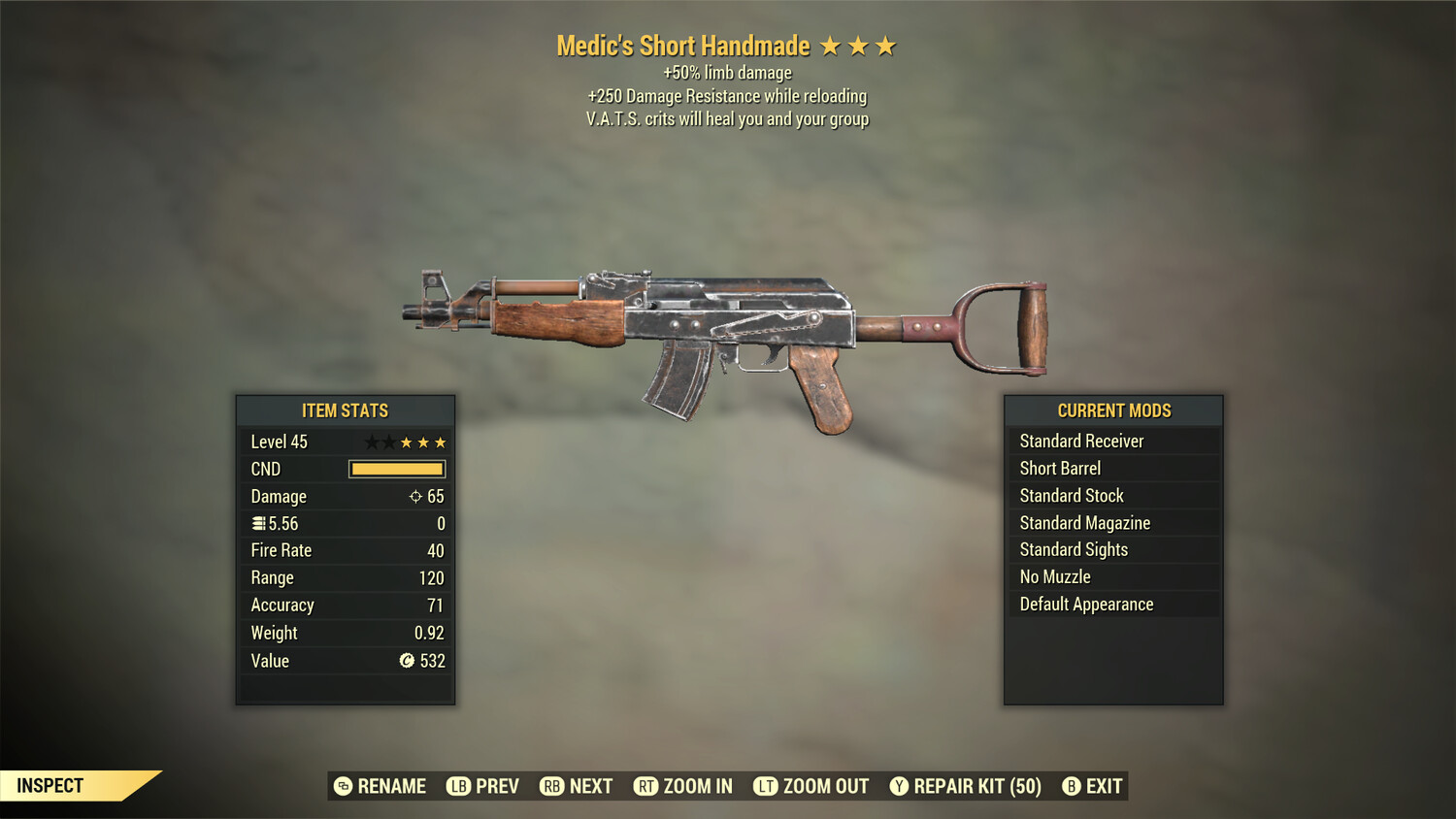Select the Current Mods panel header
Viewport: 1456px width, 819px height.
point(1113,410)
